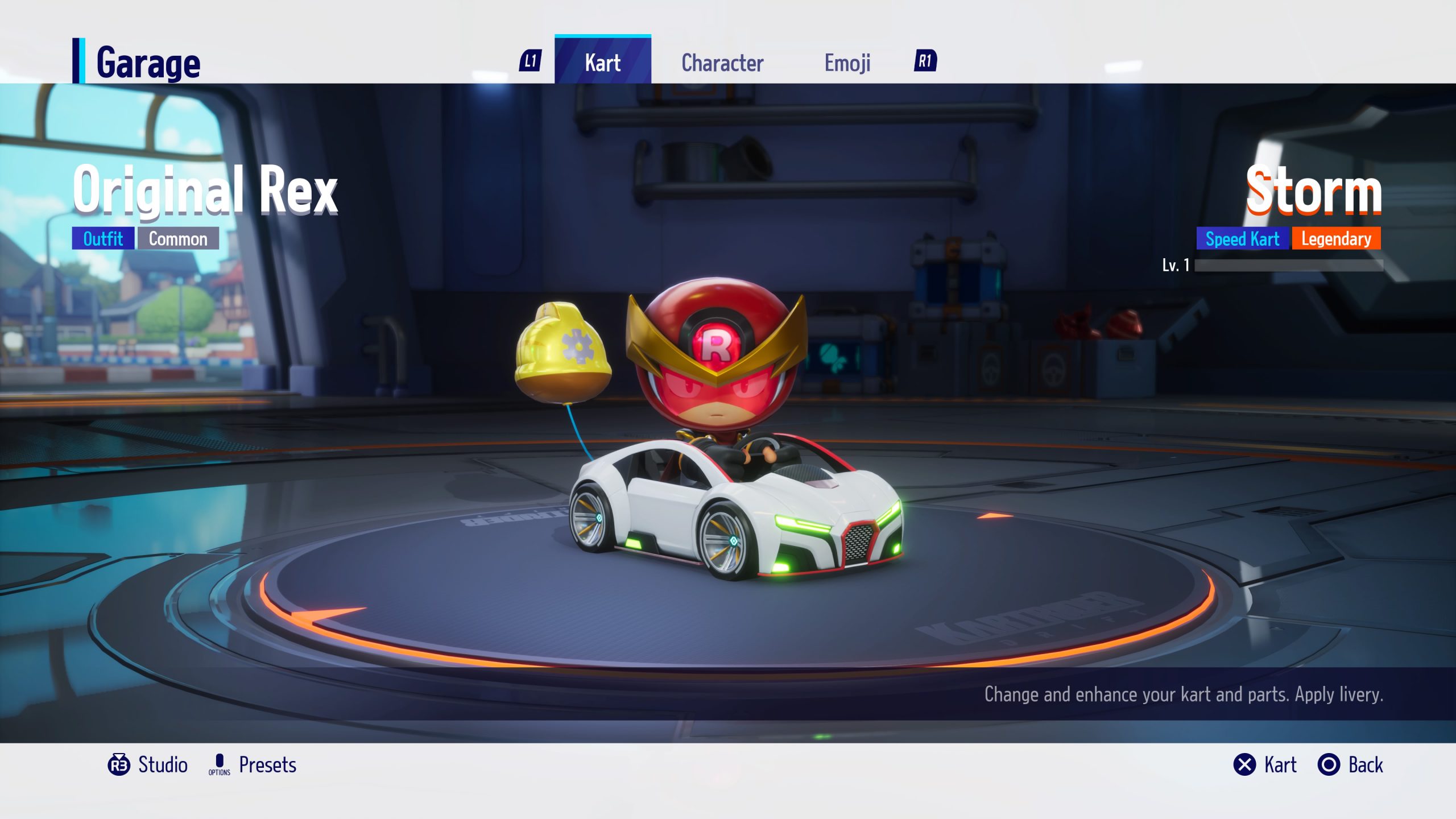Screen dimensions: 1456x819
Task: Open the Character tab
Action: coord(722,63)
